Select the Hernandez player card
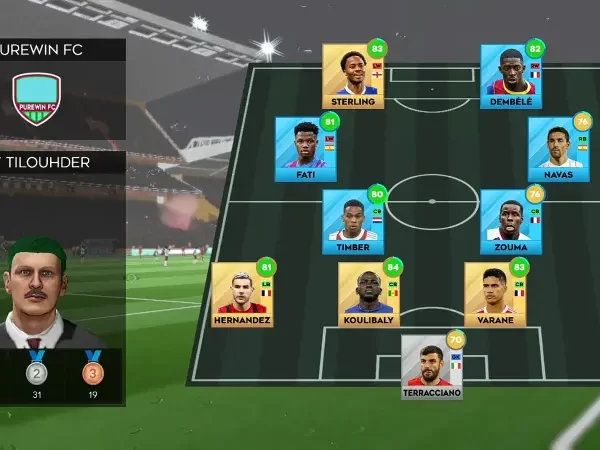Viewport: 600px width, 450px height. tap(243, 294)
